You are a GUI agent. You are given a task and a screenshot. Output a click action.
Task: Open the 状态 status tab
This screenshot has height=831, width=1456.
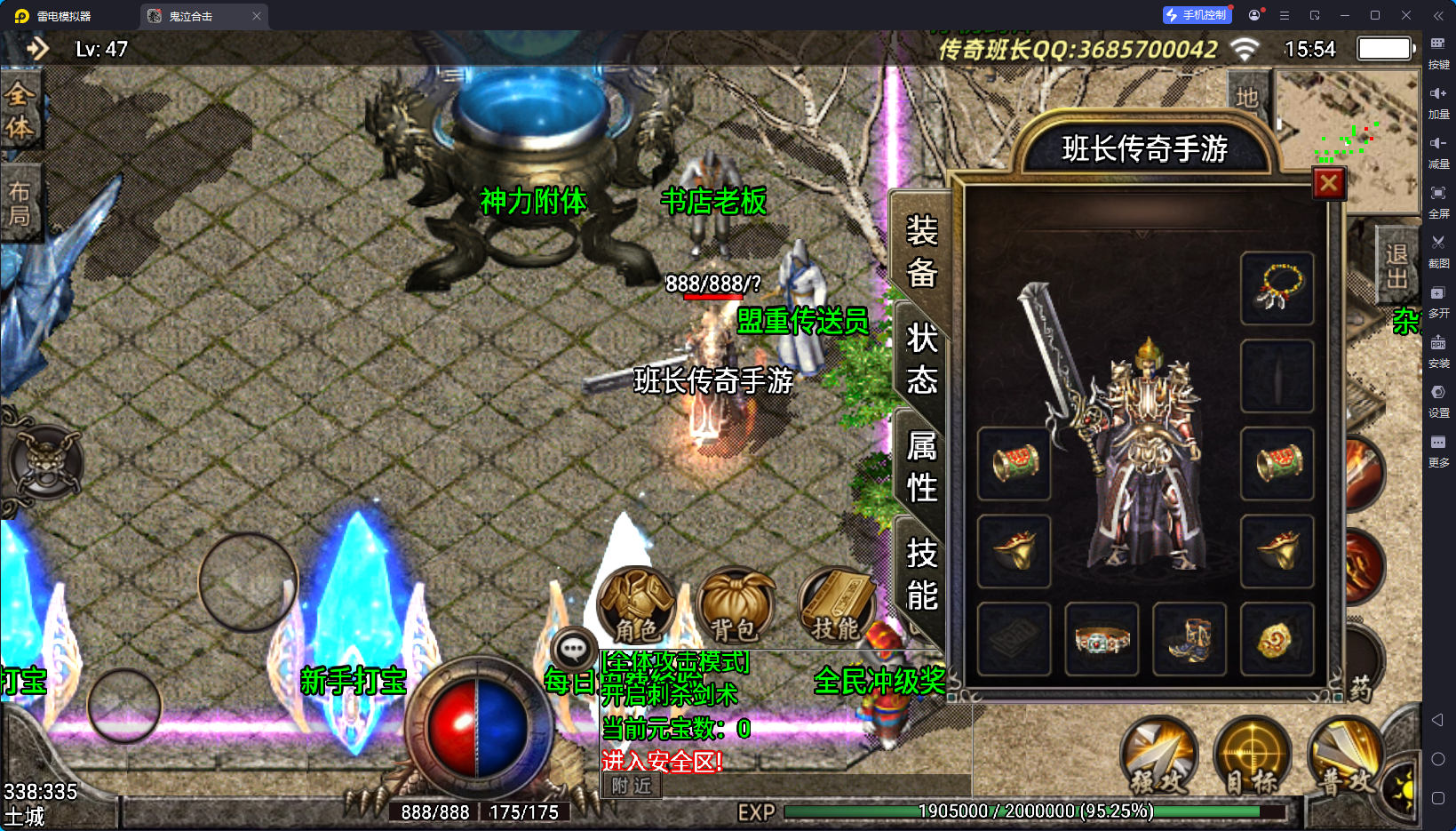click(x=921, y=359)
